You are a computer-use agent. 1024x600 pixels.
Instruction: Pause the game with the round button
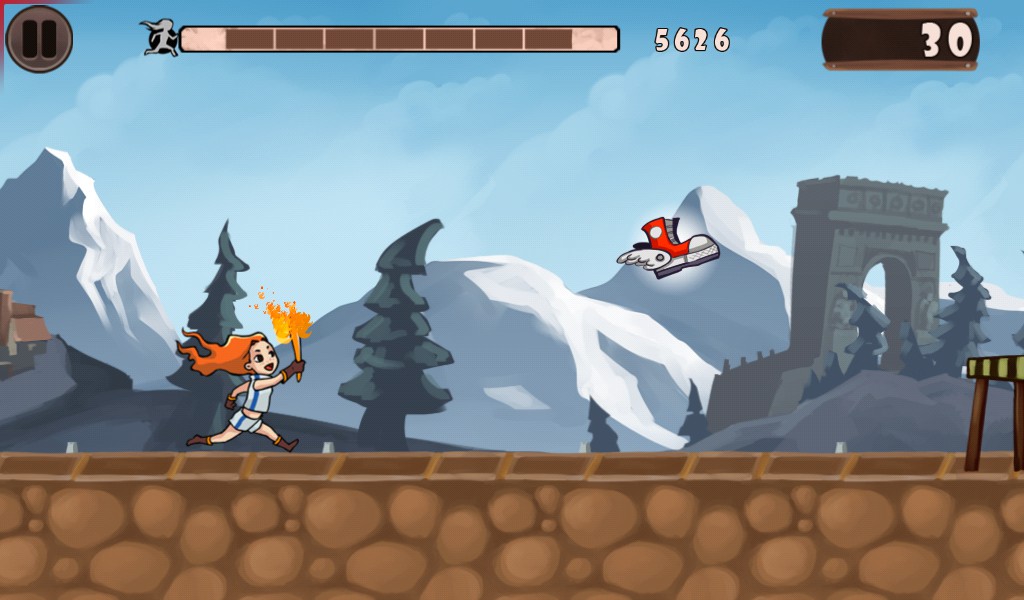[x=39, y=39]
